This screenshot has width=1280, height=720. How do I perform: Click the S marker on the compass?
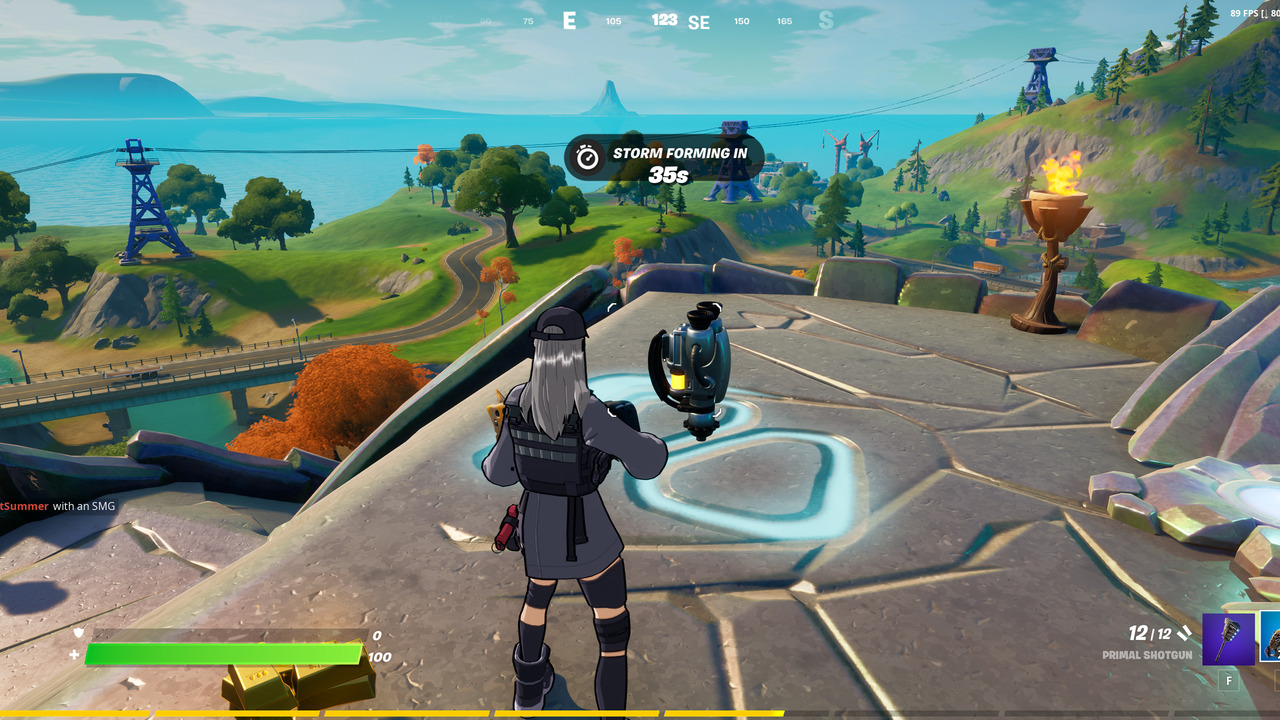click(826, 20)
